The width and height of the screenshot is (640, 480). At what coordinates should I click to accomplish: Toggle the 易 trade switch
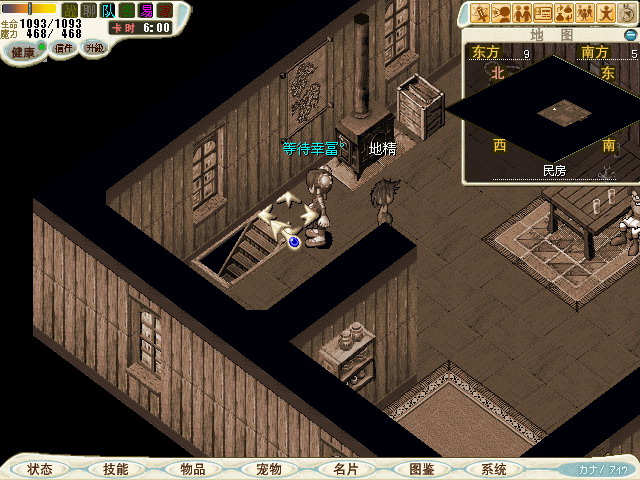coord(146,10)
